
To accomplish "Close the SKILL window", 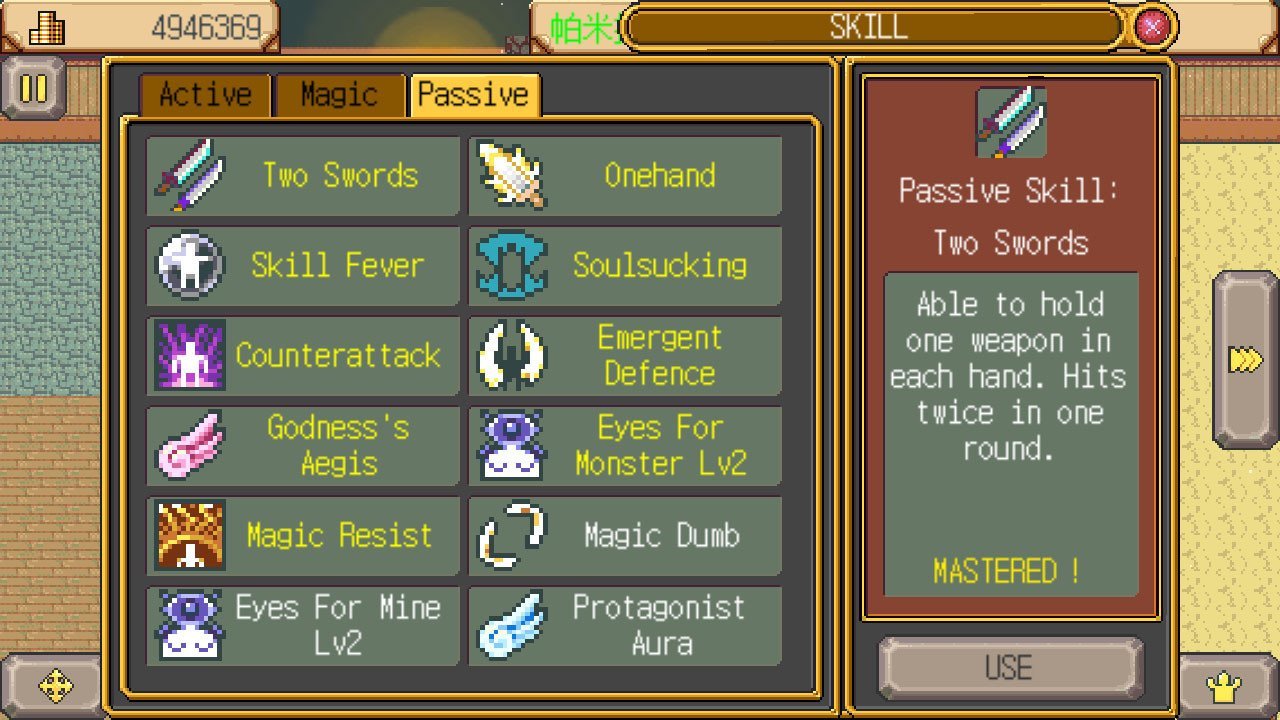I will click(x=1152, y=26).
